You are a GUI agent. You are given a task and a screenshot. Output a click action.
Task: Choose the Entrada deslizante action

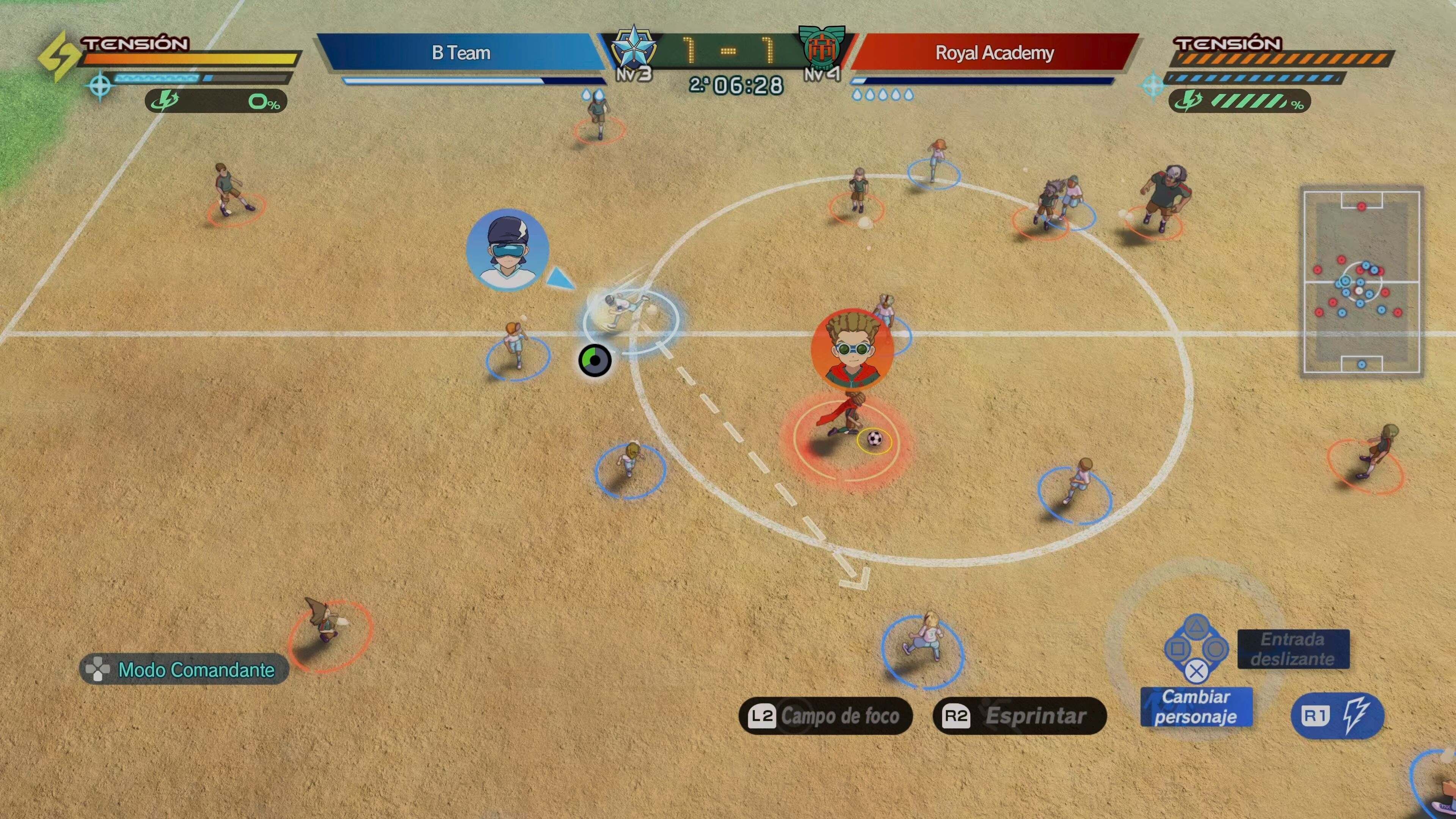coord(1293,649)
